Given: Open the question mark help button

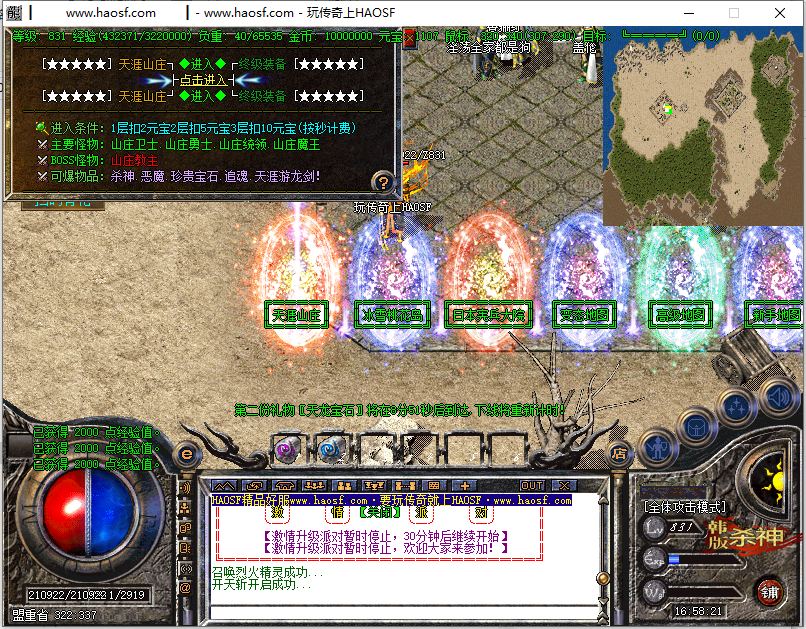Looking at the screenshot, I should pos(382,181).
